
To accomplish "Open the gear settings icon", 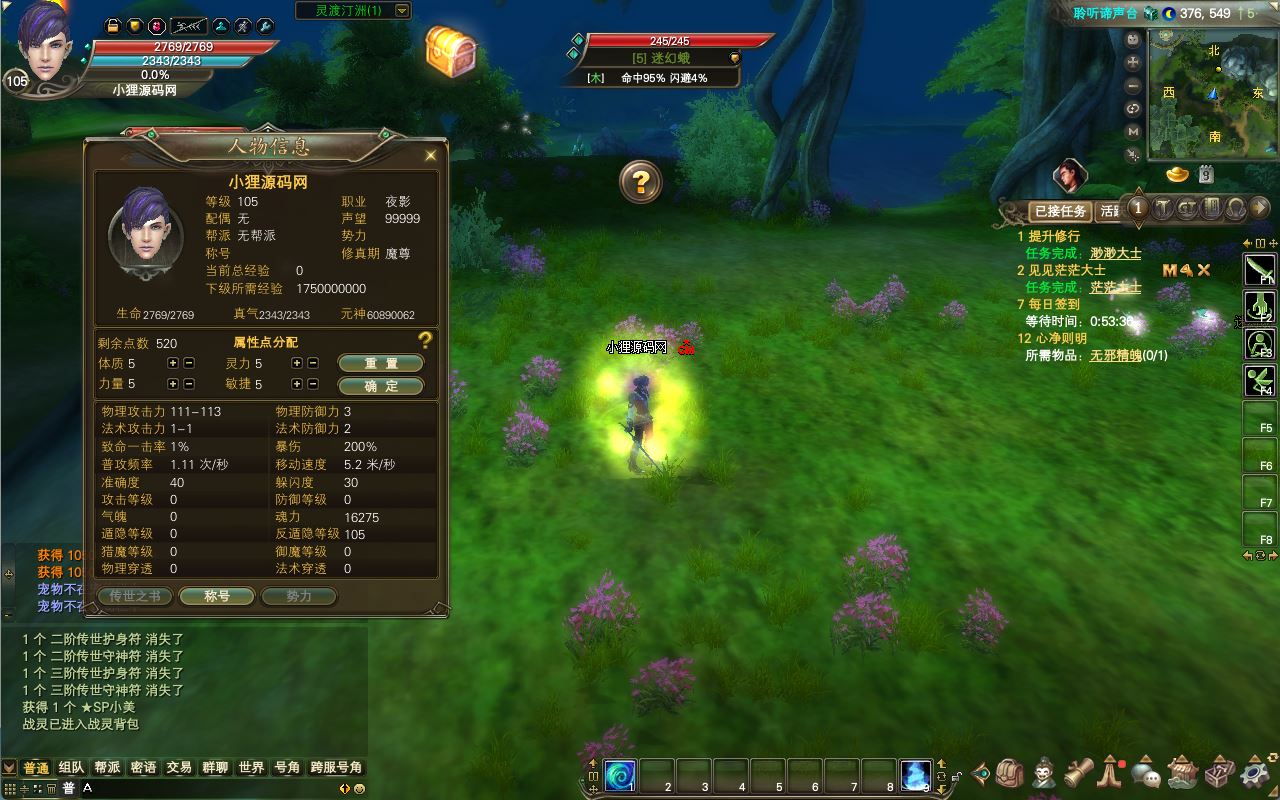I will (1255, 774).
